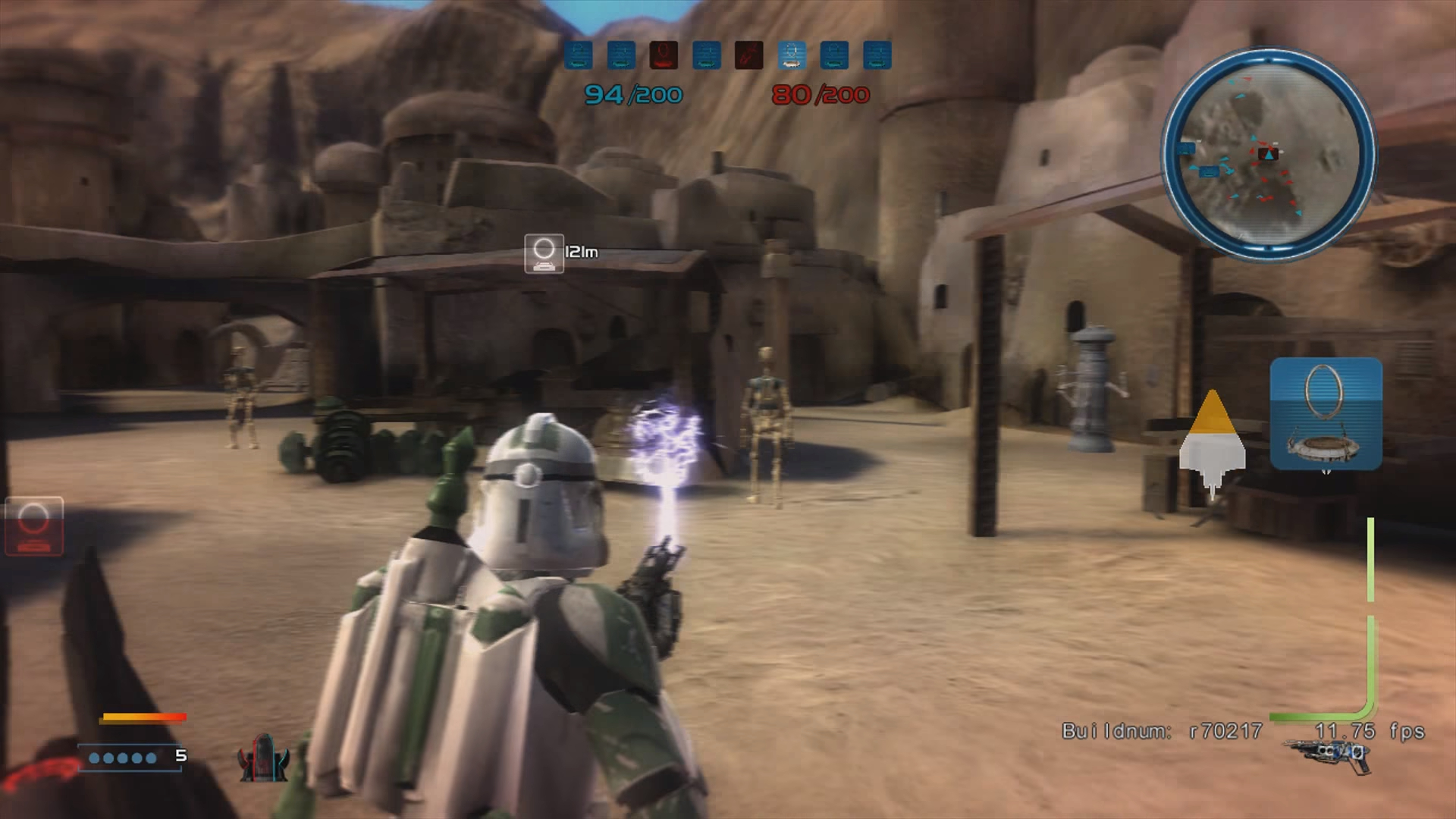
Task: Toggle the rightmost blue command post tile
Action: click(x=877, y=55)
